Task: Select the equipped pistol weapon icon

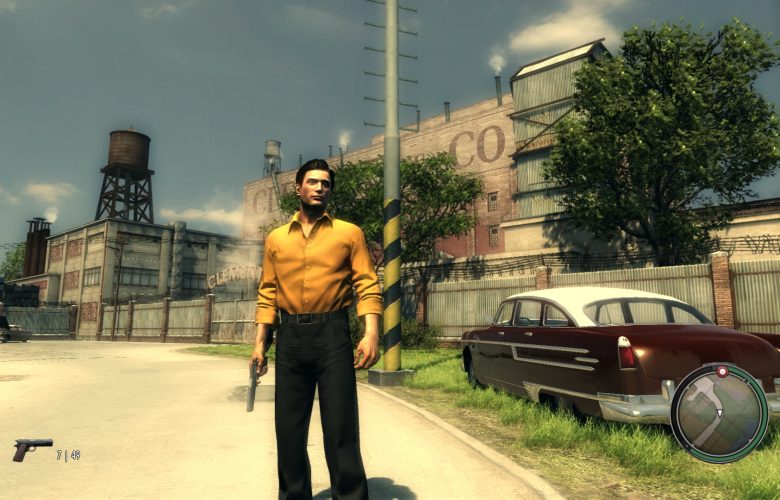Action: 32,449
